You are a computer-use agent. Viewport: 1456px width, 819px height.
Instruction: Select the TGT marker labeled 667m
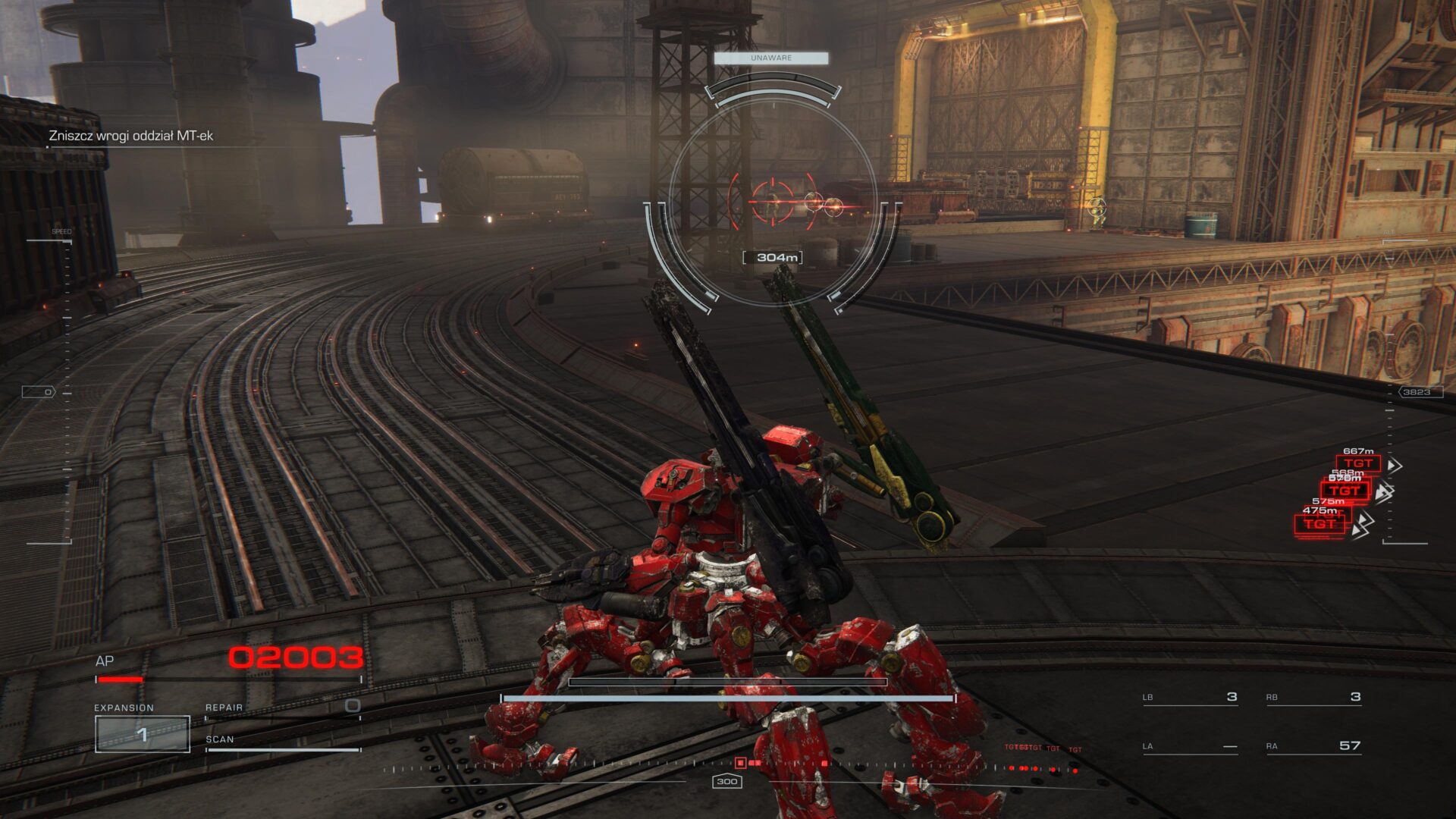click(x=1358, y=463)
